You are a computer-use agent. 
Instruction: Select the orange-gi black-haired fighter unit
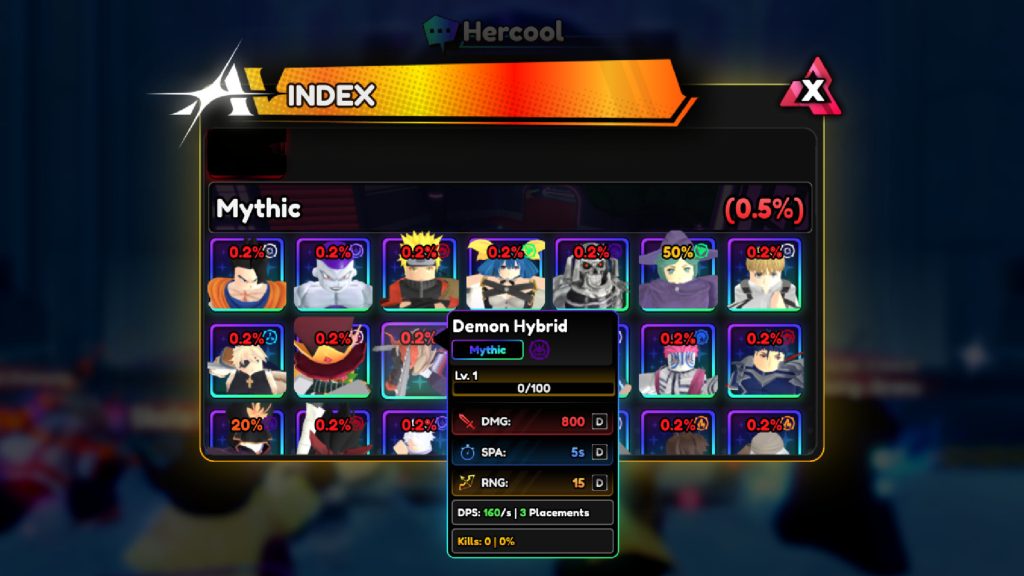click(x=246, y=274)
